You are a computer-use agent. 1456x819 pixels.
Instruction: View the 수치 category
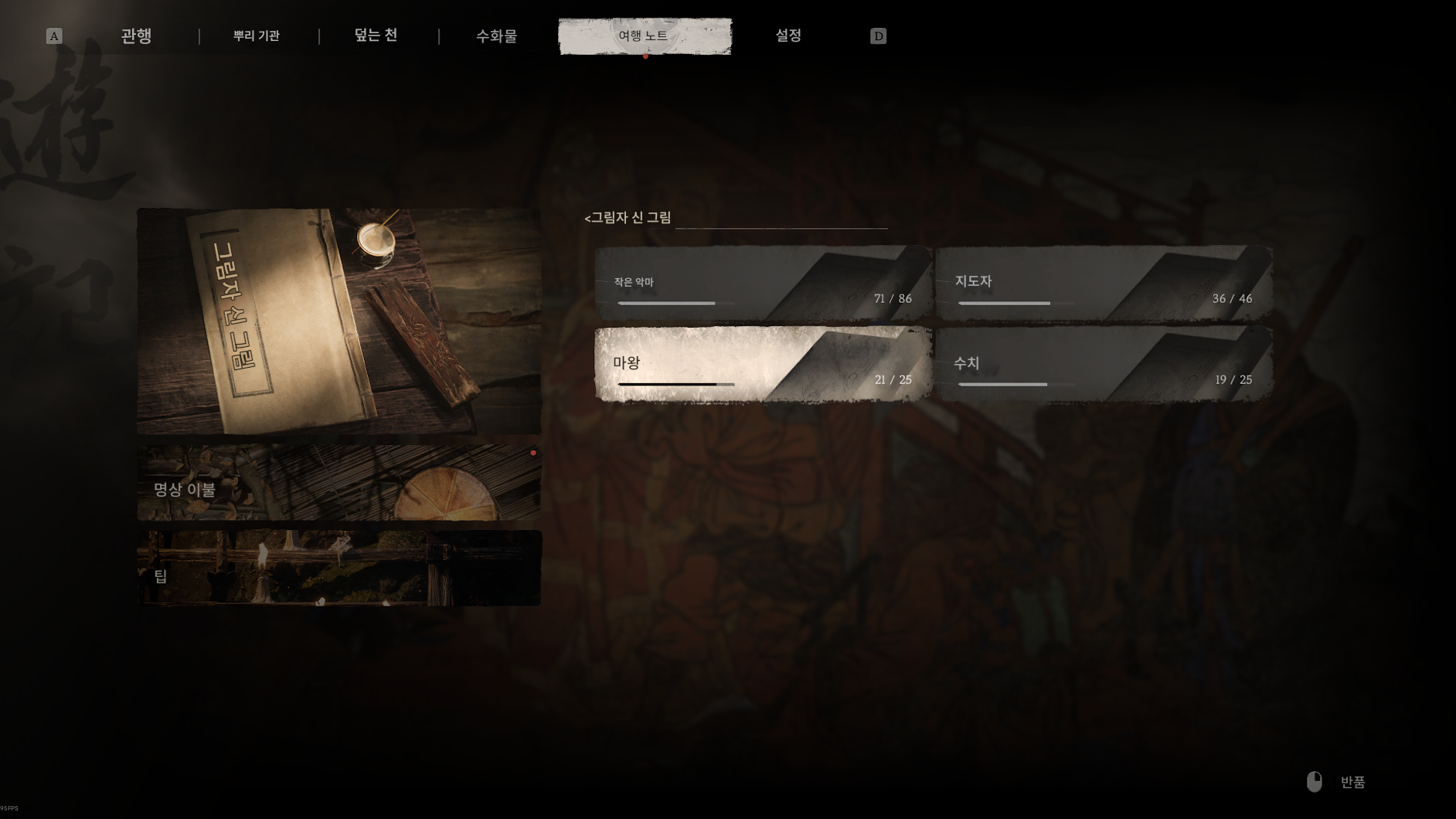pos(1104,364)
